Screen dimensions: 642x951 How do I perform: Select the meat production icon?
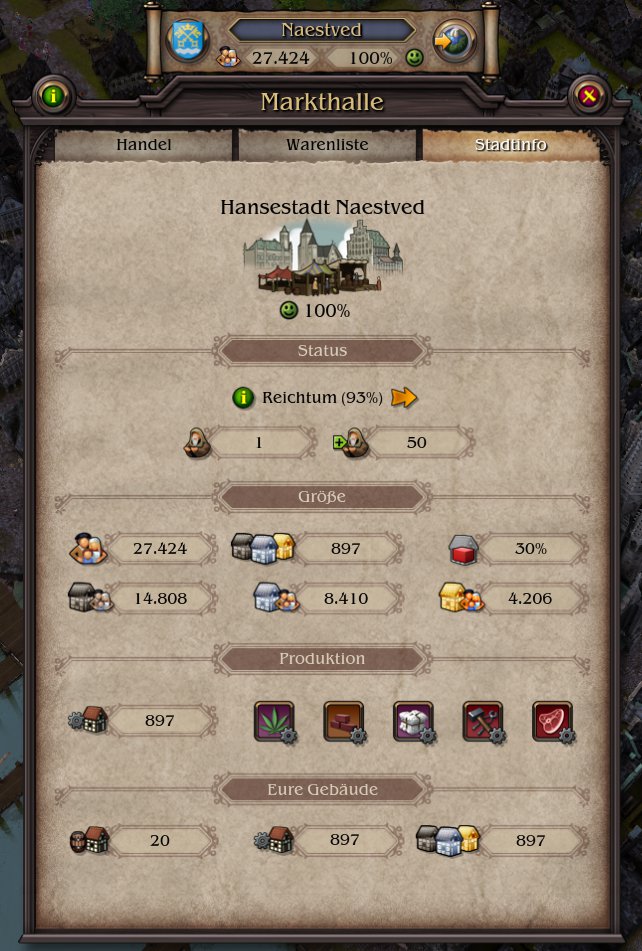[552, 721]
